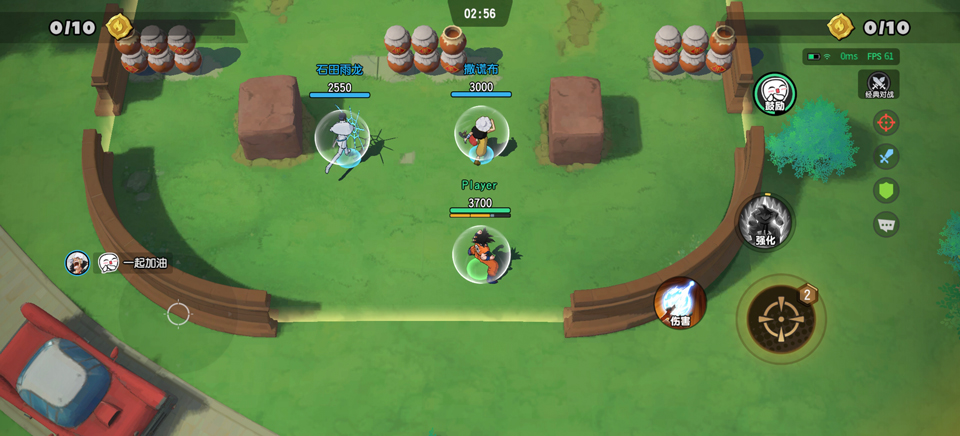Choose the blue sword icon
The image size is (960, 436).
point(885,157)
